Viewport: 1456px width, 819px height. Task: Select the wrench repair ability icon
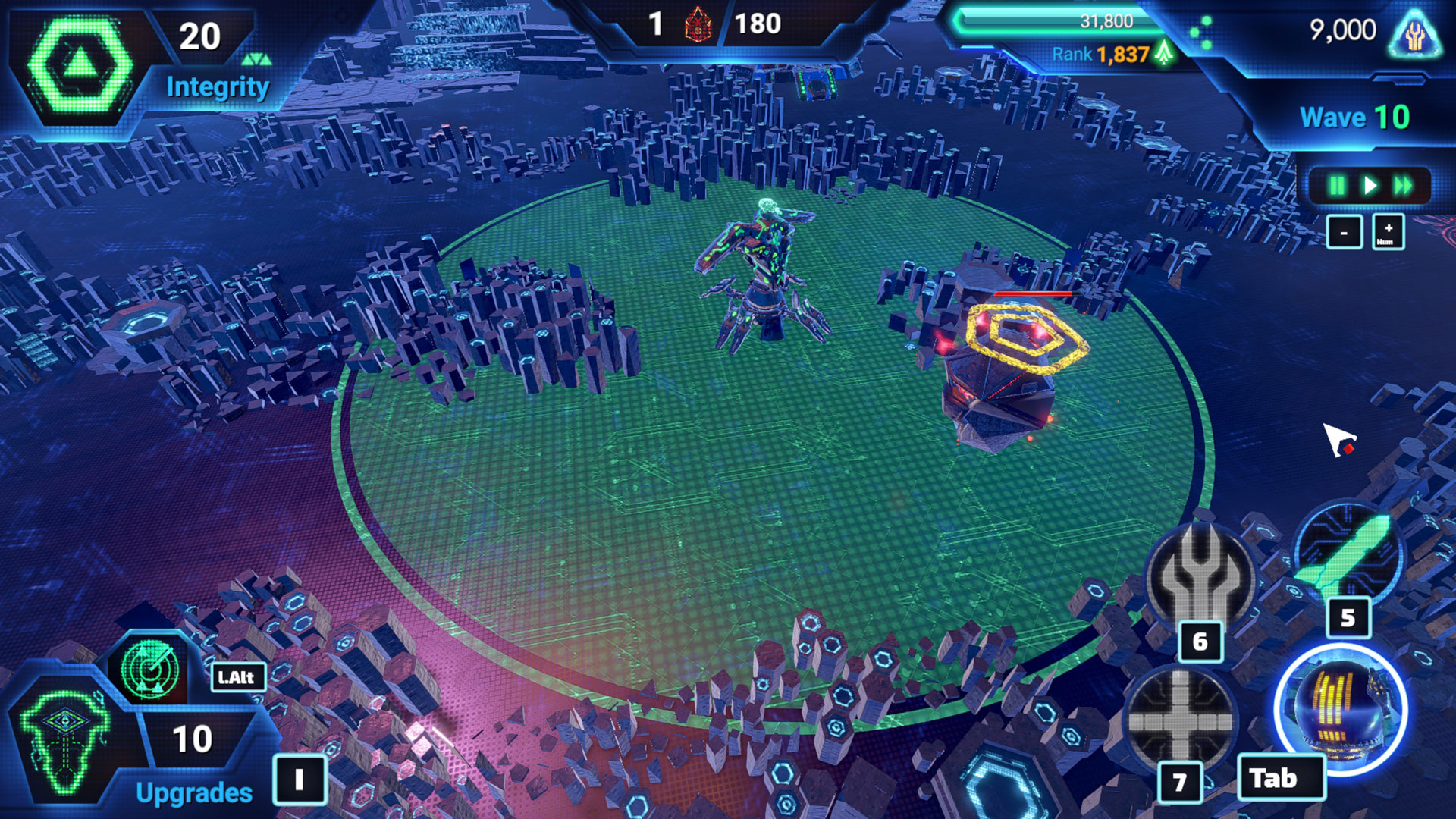pos(1200,576)
